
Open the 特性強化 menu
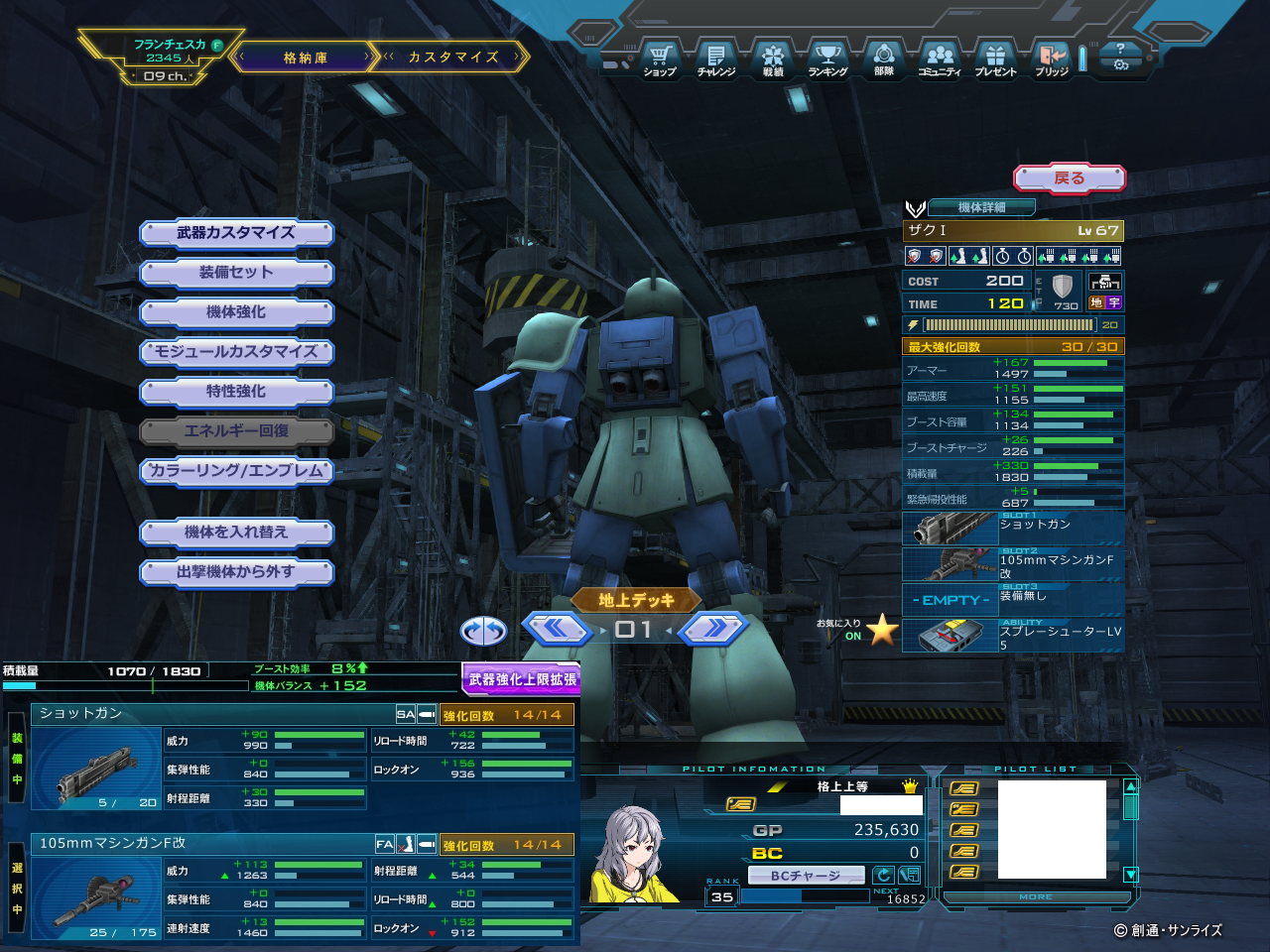[236, 392]
